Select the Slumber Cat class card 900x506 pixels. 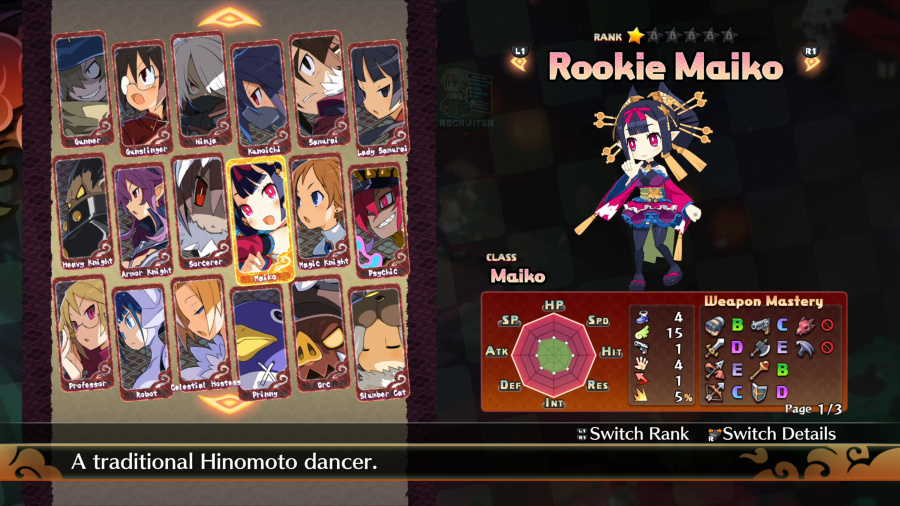coord(376,340)
